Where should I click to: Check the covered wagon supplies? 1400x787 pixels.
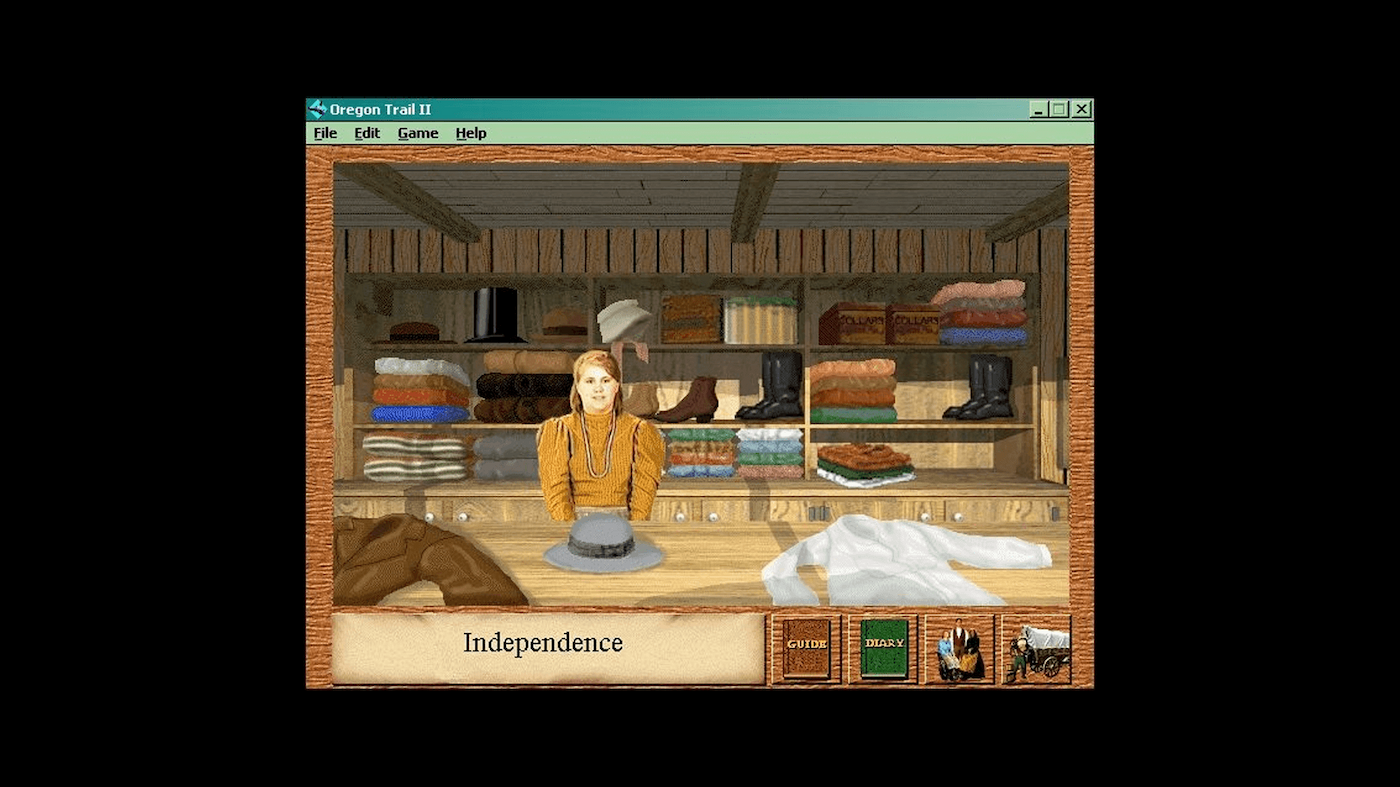click(1036, 647)
